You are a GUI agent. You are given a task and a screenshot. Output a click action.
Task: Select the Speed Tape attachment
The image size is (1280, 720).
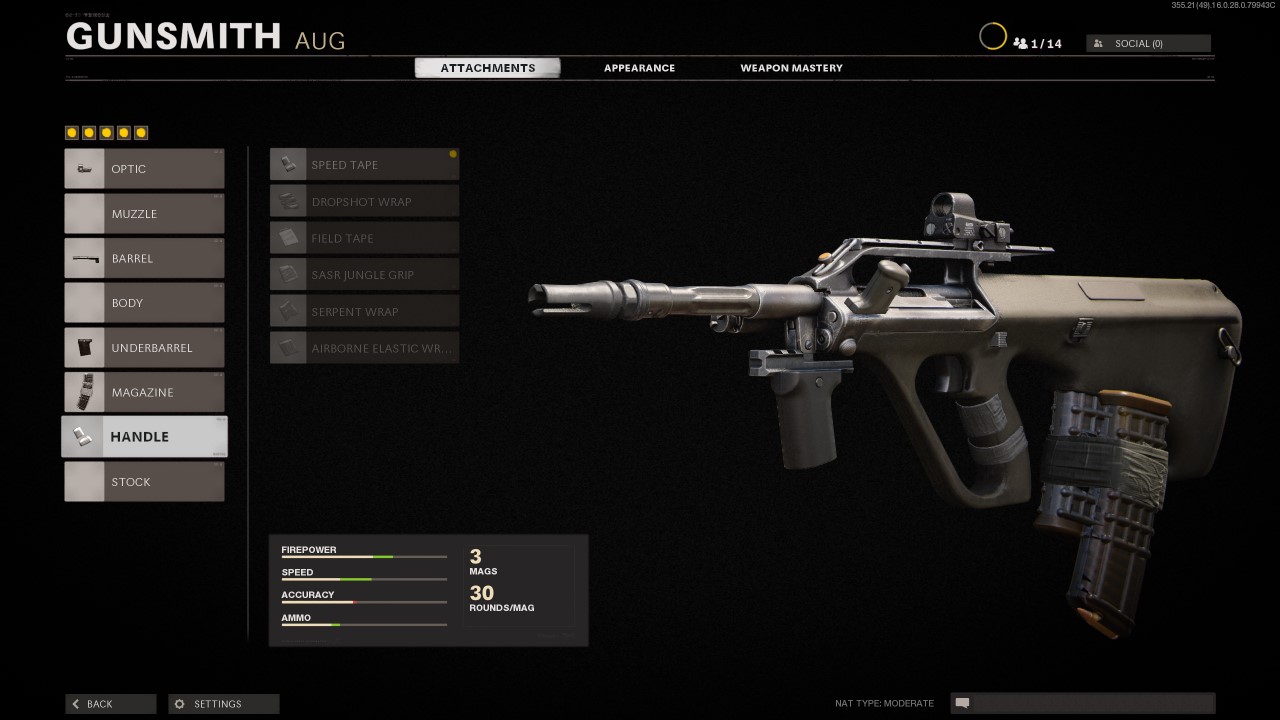(x=363, y=164)
